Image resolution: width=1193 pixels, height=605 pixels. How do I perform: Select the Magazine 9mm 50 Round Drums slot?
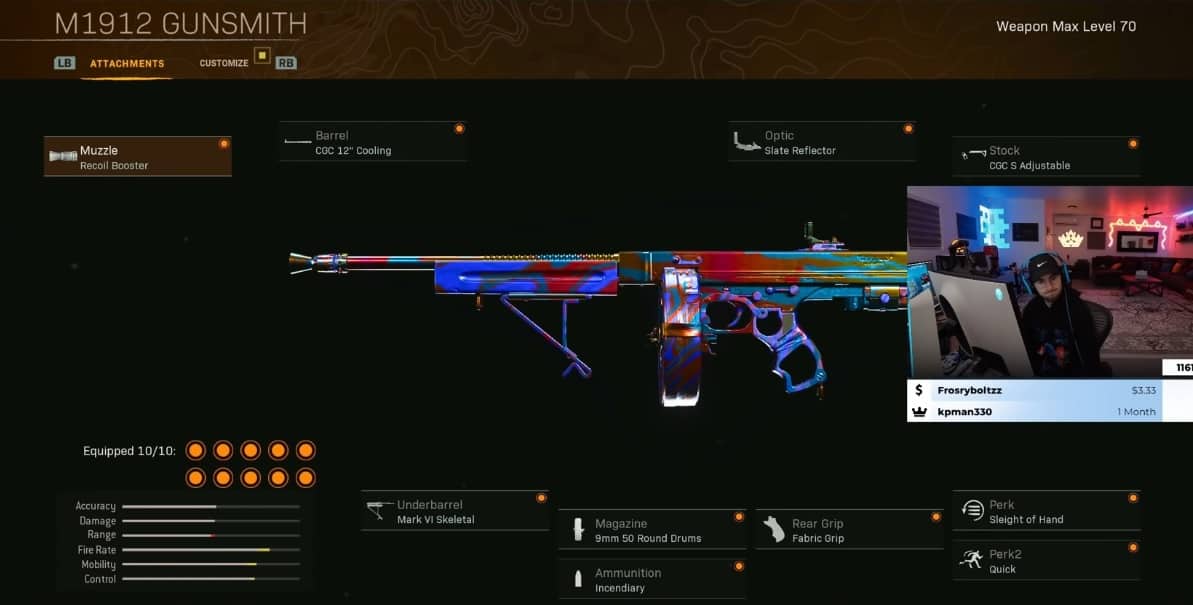coord(652,530)
